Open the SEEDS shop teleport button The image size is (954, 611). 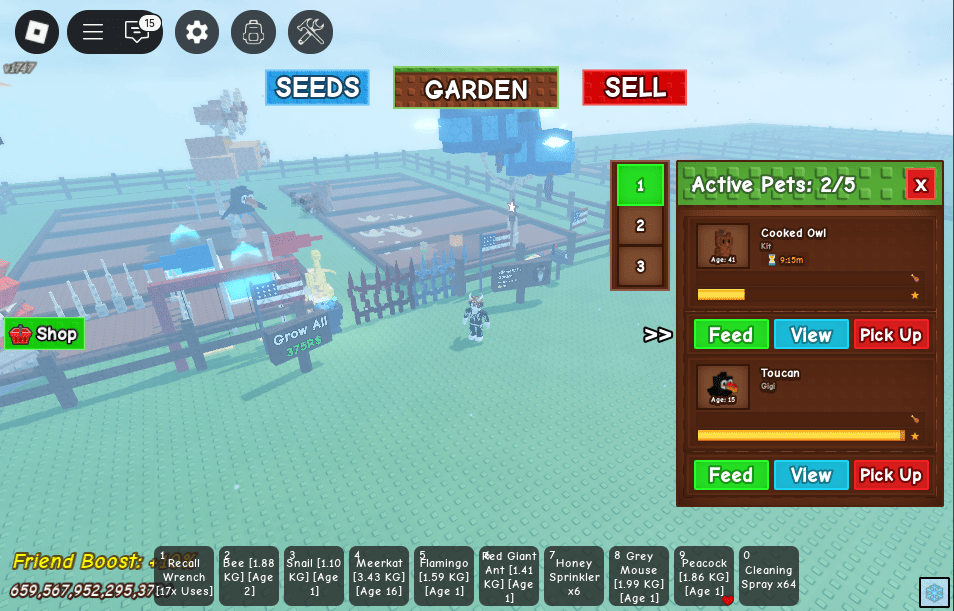(x=317, y=88)
